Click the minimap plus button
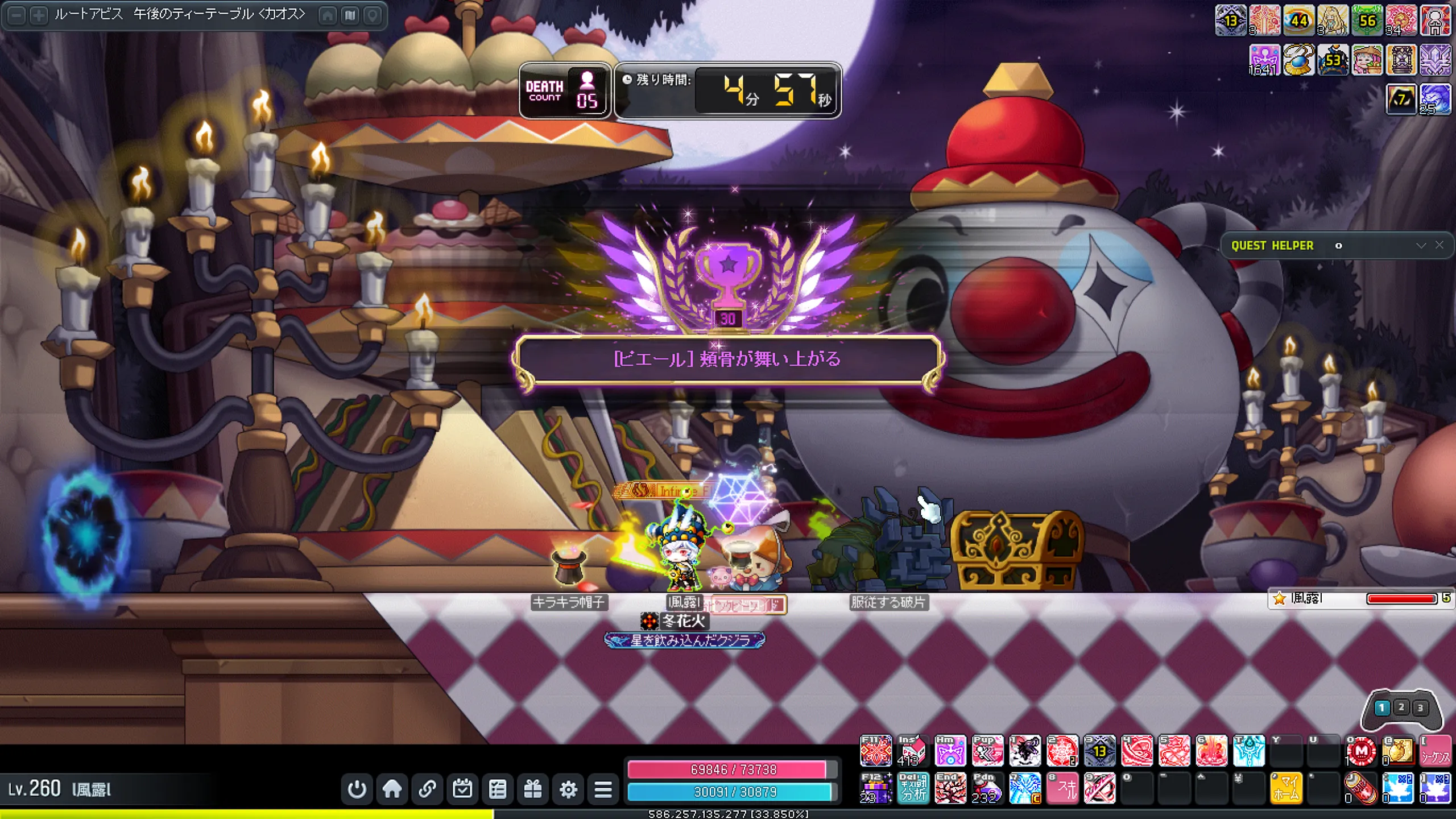Image resolution: width=1456 pixels, height=819 pixels. [39, 15]
